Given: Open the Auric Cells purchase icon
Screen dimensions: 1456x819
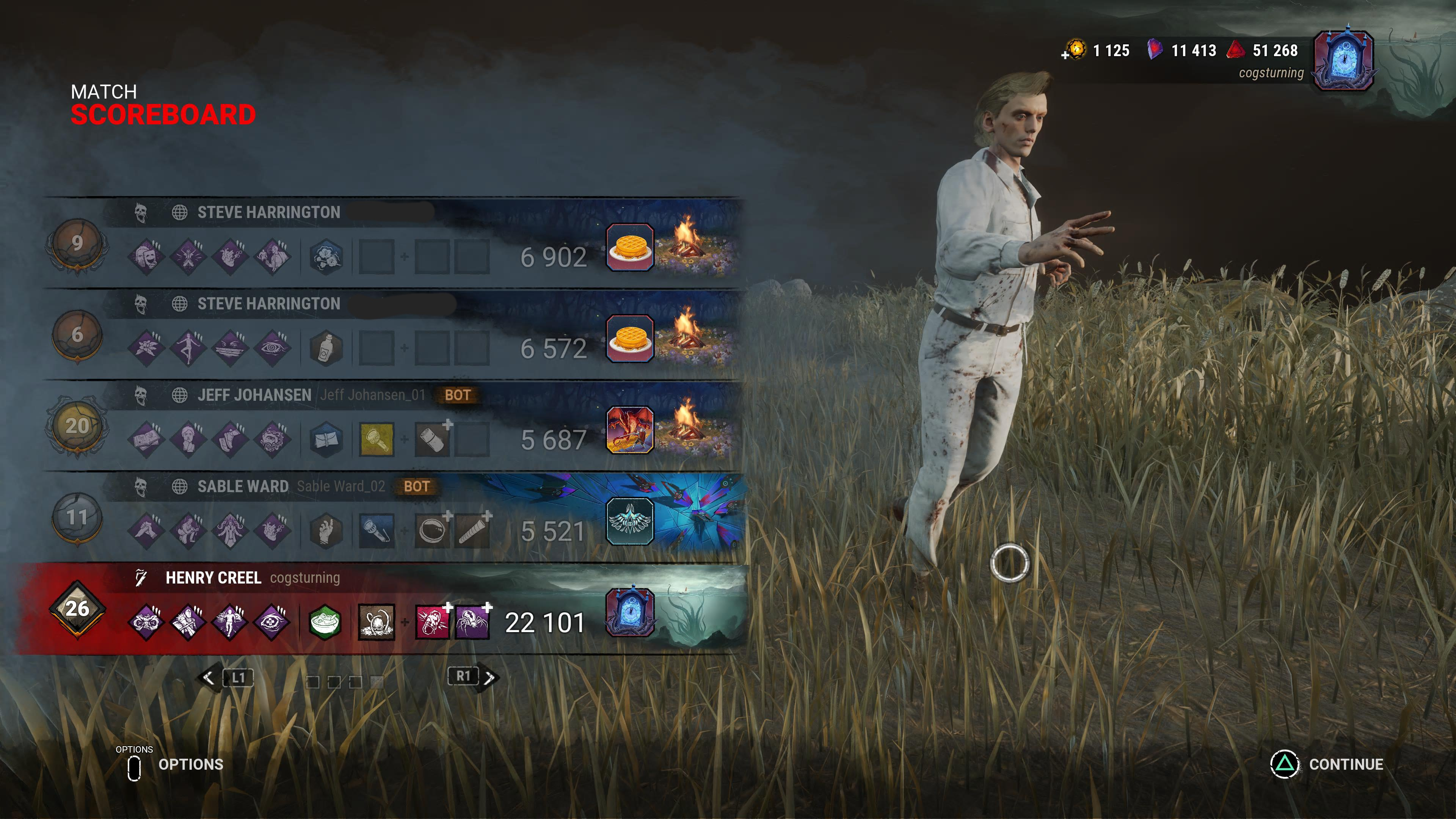Looking at the screenshot, I should 1075,50.
